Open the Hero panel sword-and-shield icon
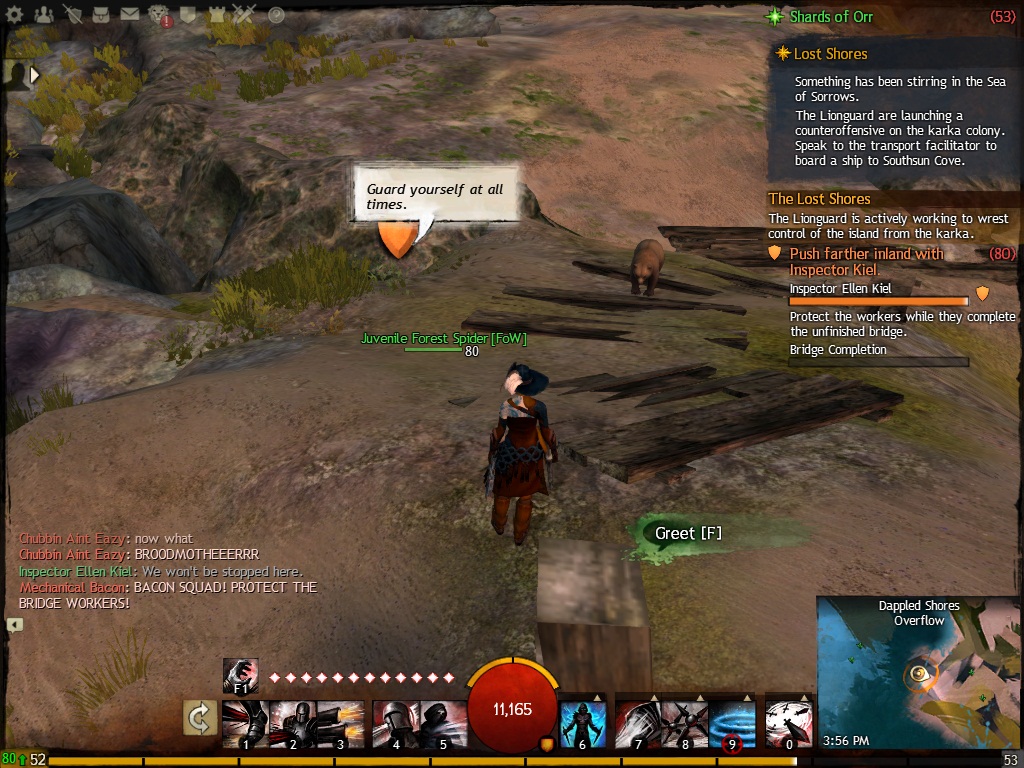Image resolution: width=1024 pixels, height=768 pixels. pyautogui.click(x=73, y=15)
